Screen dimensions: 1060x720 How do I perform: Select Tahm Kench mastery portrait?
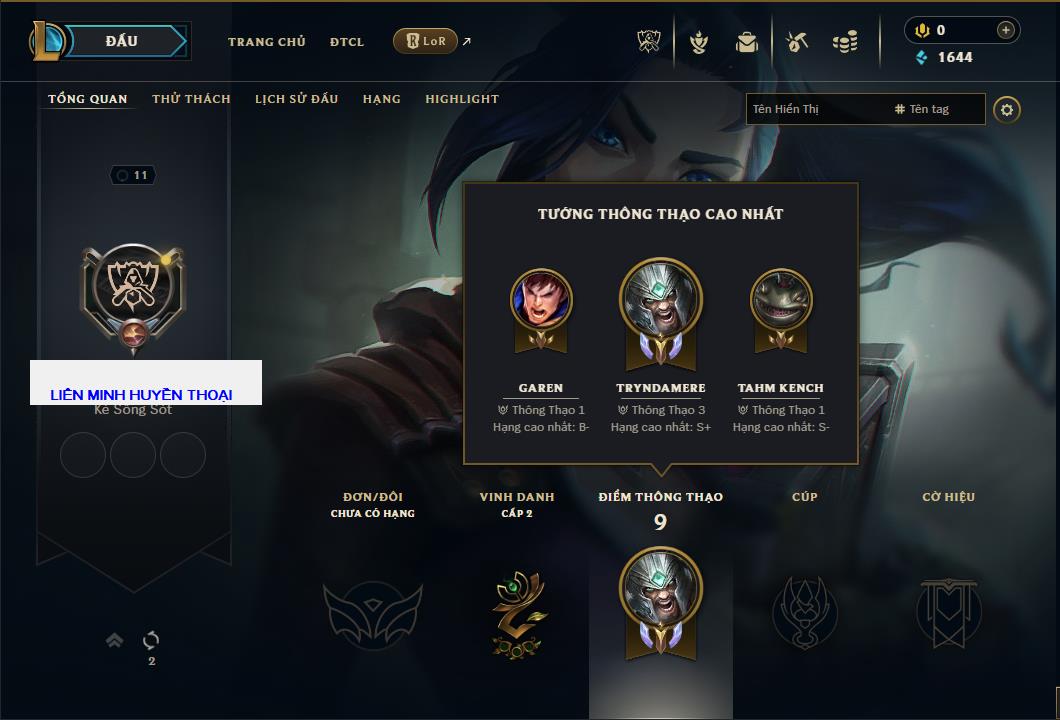pos(781,300)
